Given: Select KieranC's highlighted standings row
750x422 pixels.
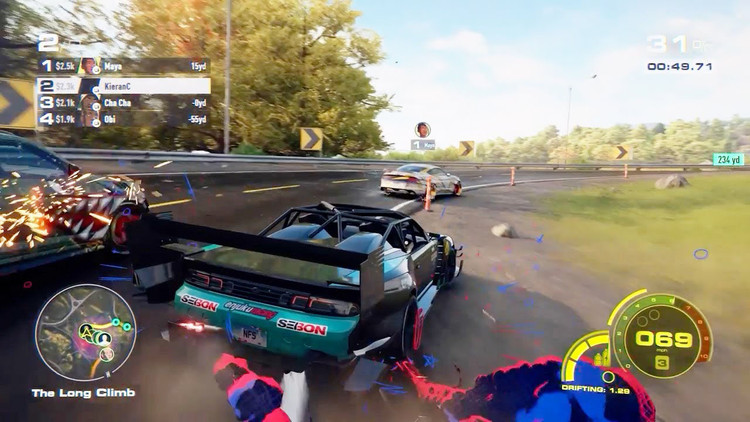Looking at the screenshot, I should [x=123, y=85].
